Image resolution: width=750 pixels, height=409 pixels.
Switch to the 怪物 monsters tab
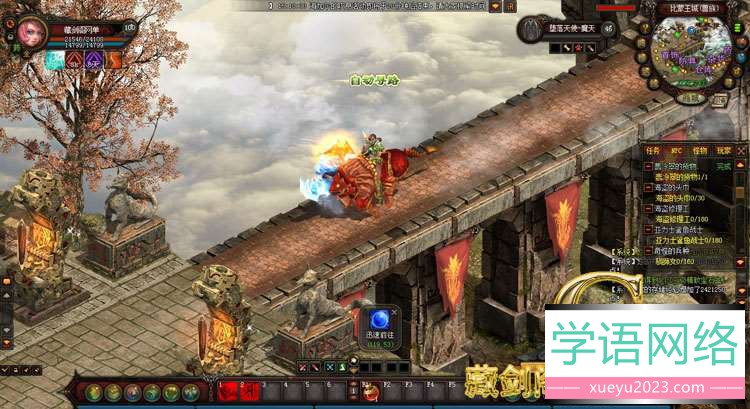tap(700, 150)
